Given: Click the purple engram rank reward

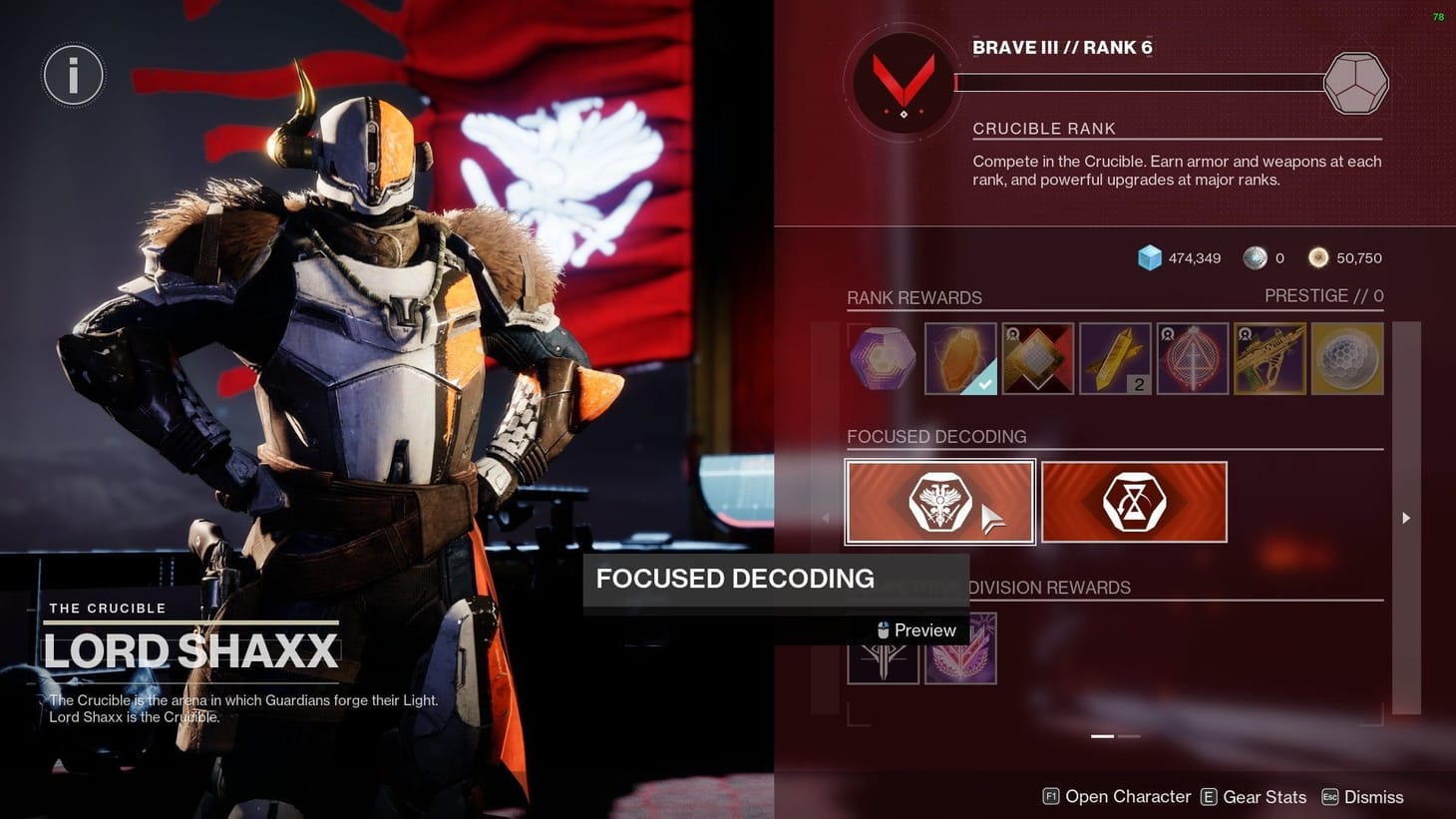Looking at the screenshot, I should tap(882, 358).
